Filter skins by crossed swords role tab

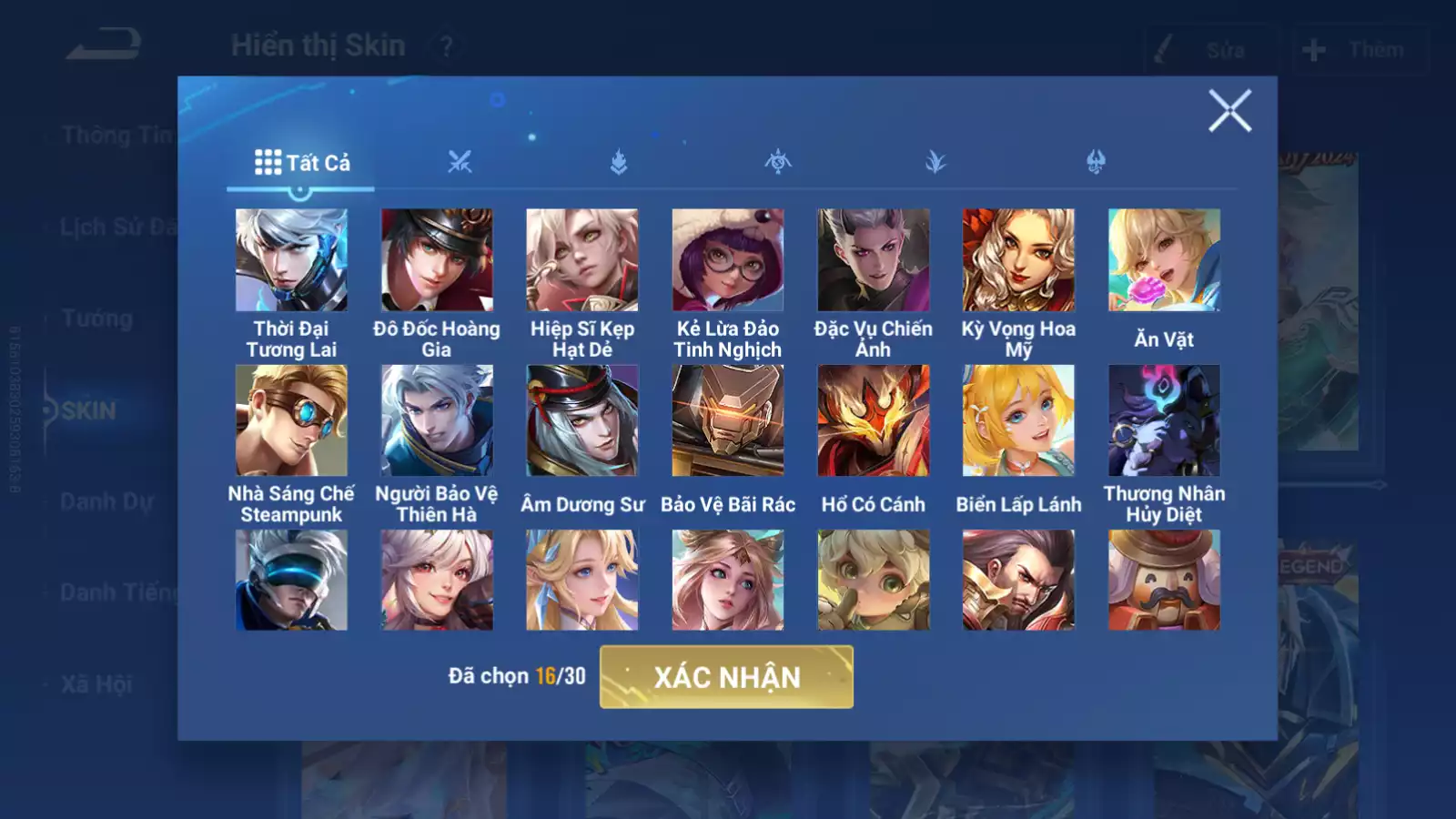pos(460,163)
